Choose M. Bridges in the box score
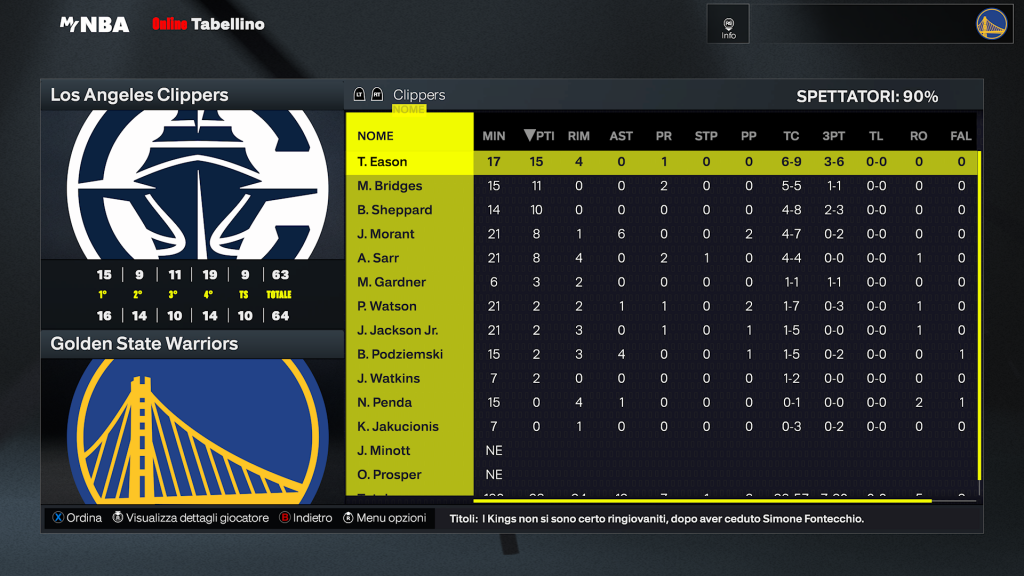1024x576 pixels. click(390, 186)
